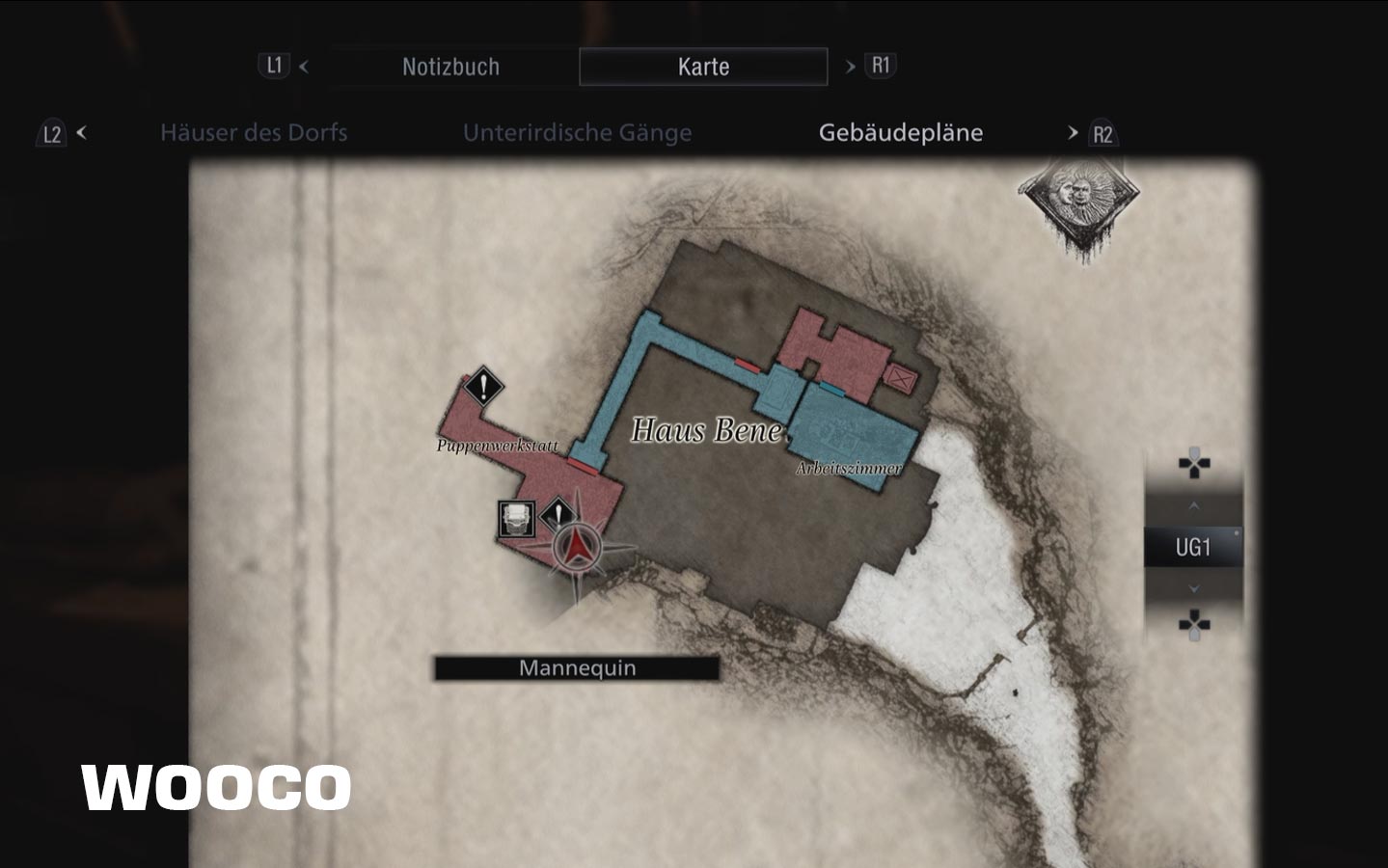Select the crossed-out crate marker
The image size is (1388, 868).
[901, 378]
